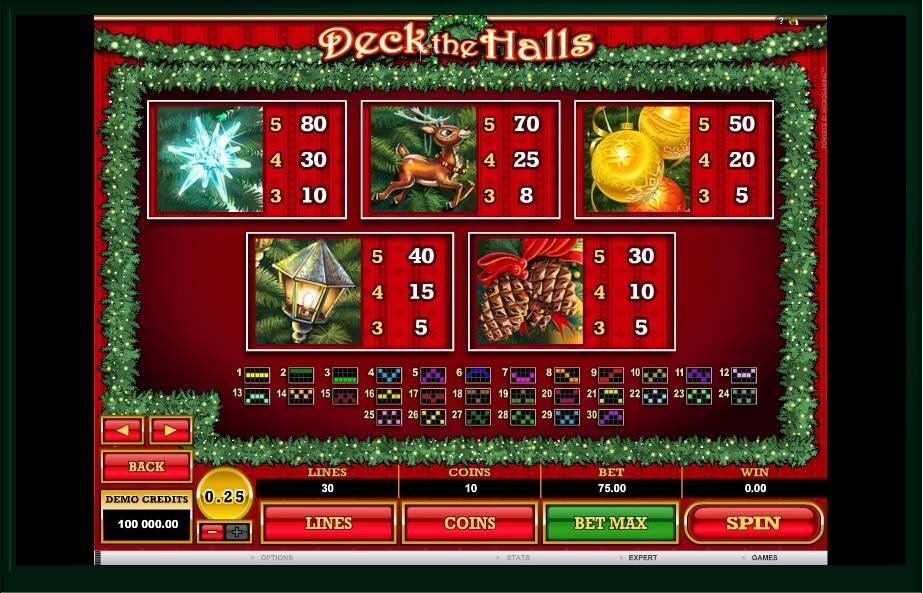Click the gold 0.25 coin value chip
Image resolution: width=923 pixels, height=593 pixels.
224,495
